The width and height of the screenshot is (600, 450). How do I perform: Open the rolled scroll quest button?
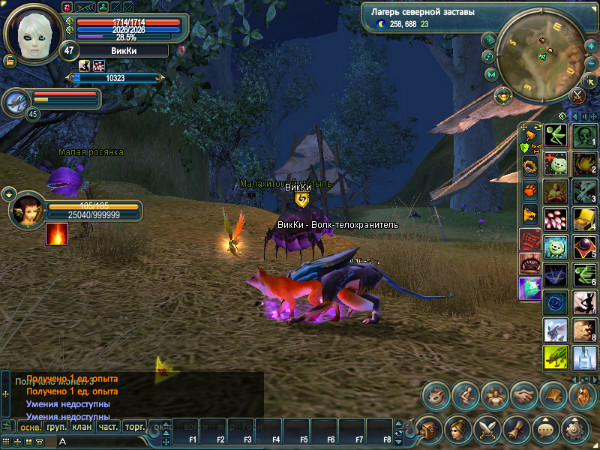tap(517, 428)
